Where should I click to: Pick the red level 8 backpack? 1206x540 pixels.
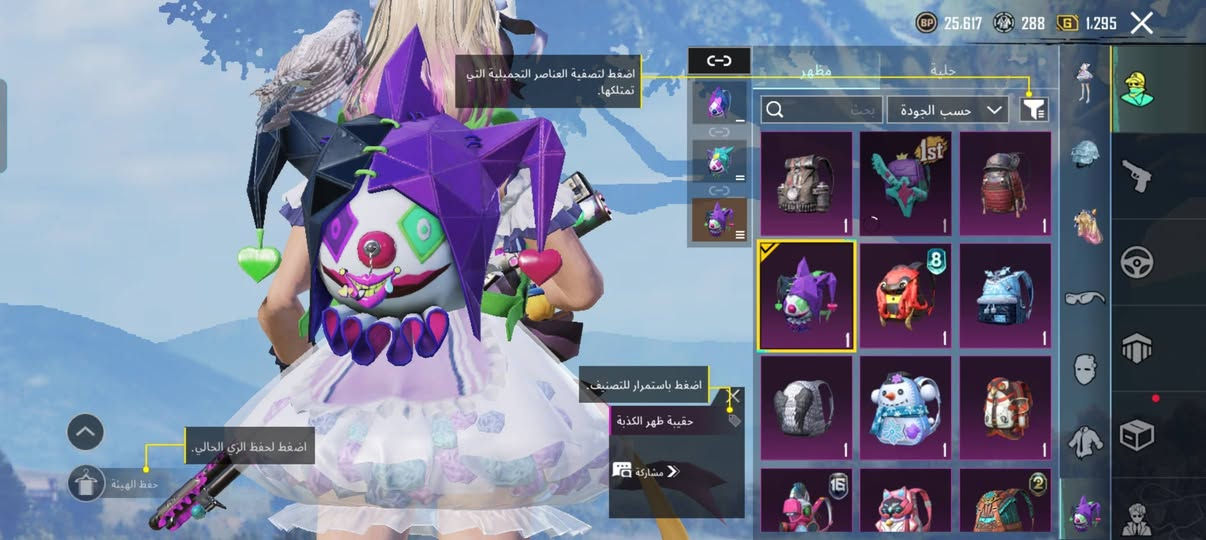pos(906,296)
